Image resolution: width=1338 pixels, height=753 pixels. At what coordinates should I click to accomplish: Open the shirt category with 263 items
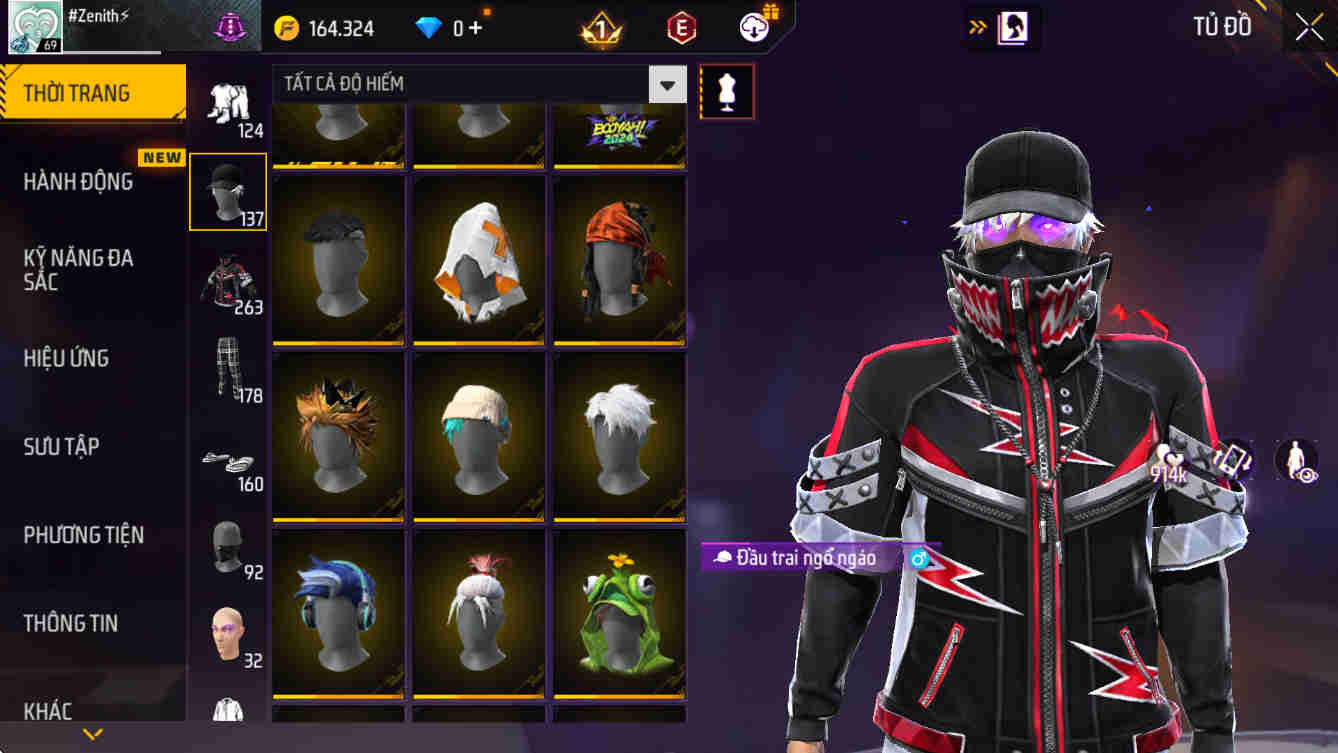(228, 280)
